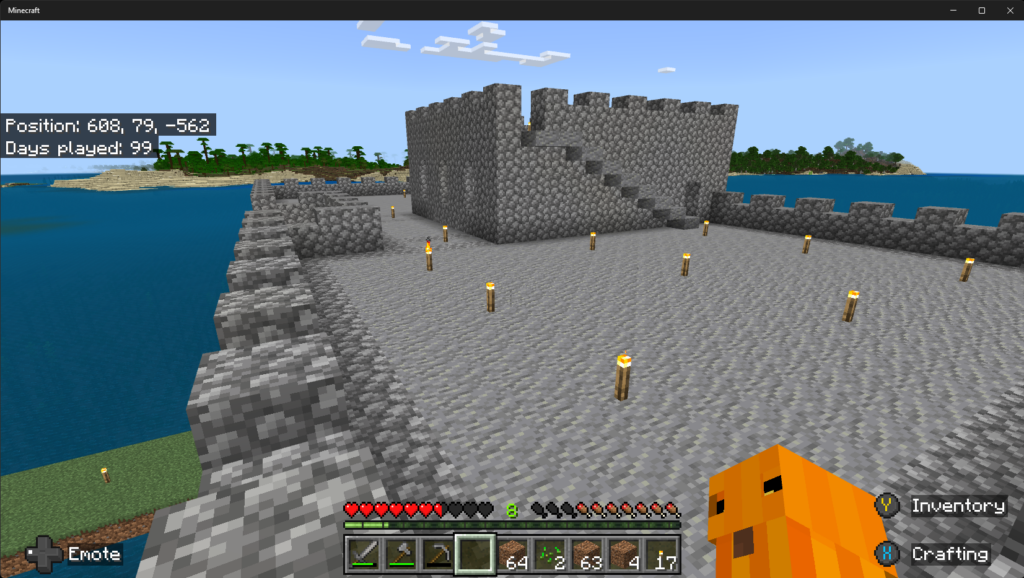The width and height of the screenshot is (1024, 578).
Task: Close the Minecraft window
Action: (x=1008, y=10)
